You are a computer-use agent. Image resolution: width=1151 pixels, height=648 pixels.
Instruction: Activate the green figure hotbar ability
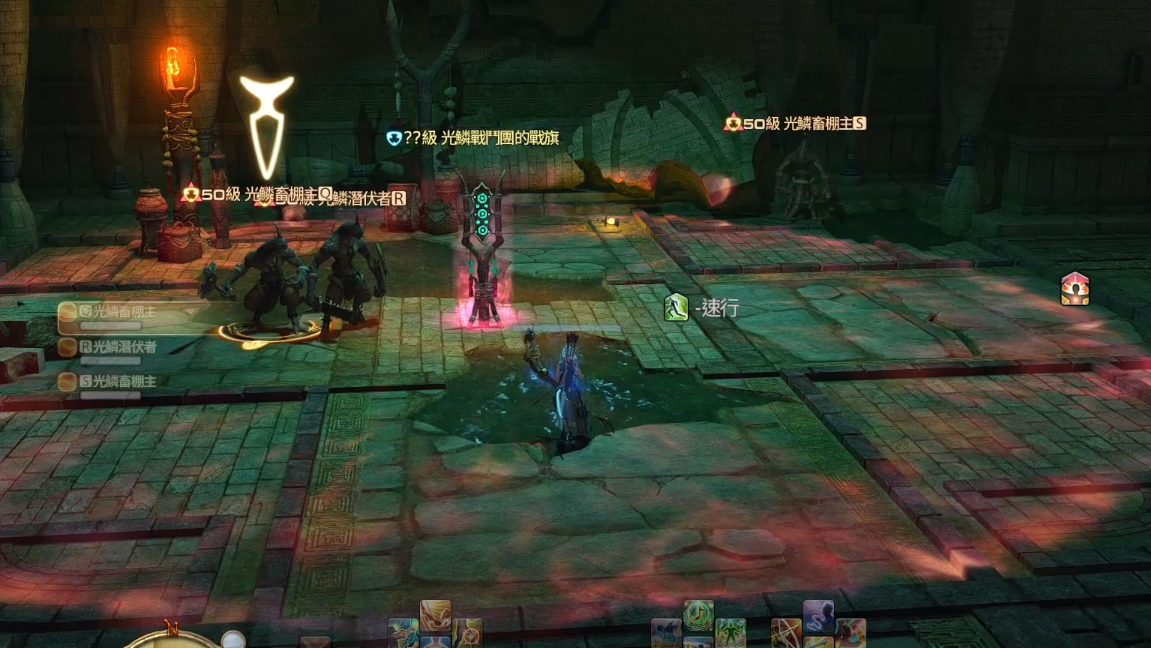[730, 634]
